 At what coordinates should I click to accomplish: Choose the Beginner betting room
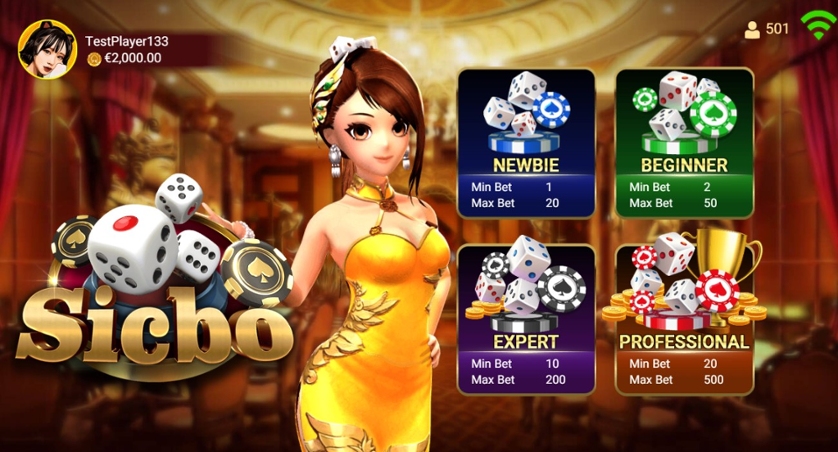pyautogui.click(x=684, y=143)
